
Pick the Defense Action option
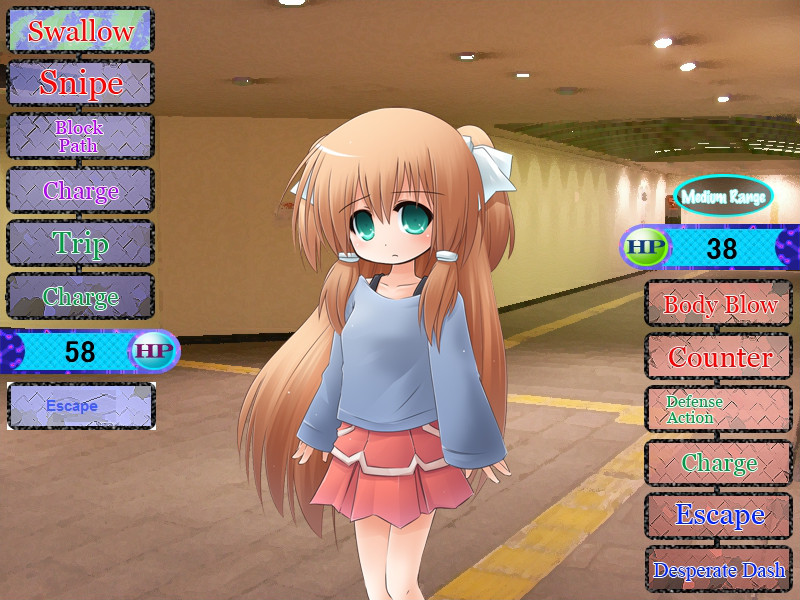pos(719,410)
